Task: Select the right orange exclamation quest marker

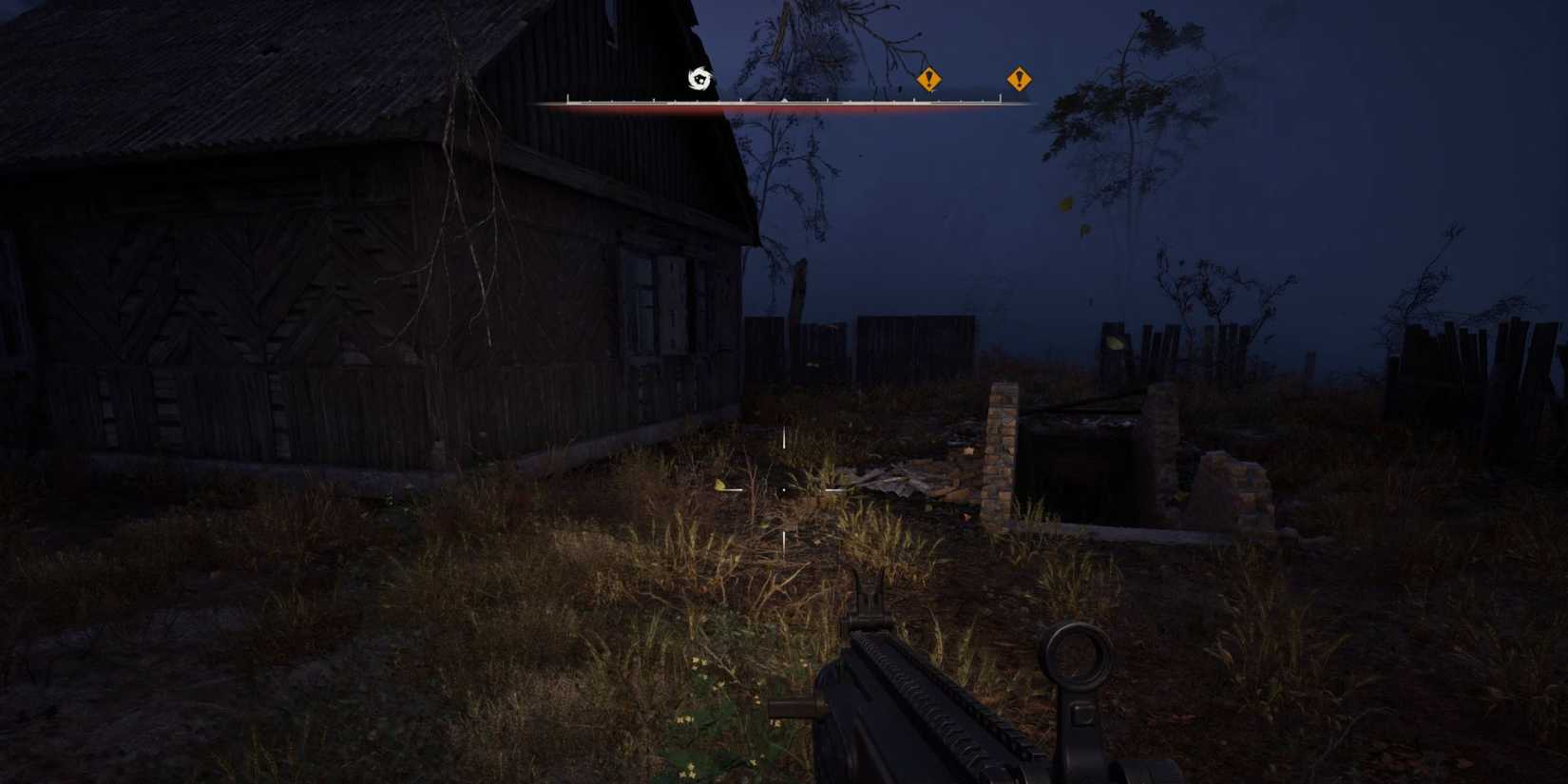Action: click(x=1019, y=80)
